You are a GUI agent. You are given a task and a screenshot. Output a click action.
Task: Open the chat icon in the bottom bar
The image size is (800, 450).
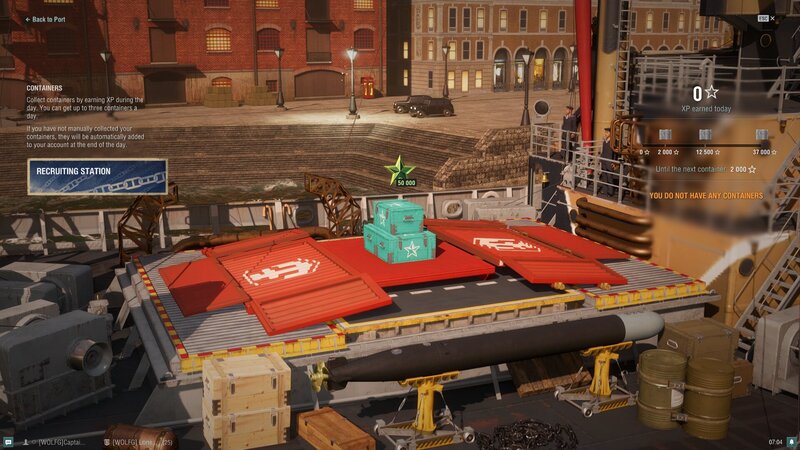pos(7,441)
